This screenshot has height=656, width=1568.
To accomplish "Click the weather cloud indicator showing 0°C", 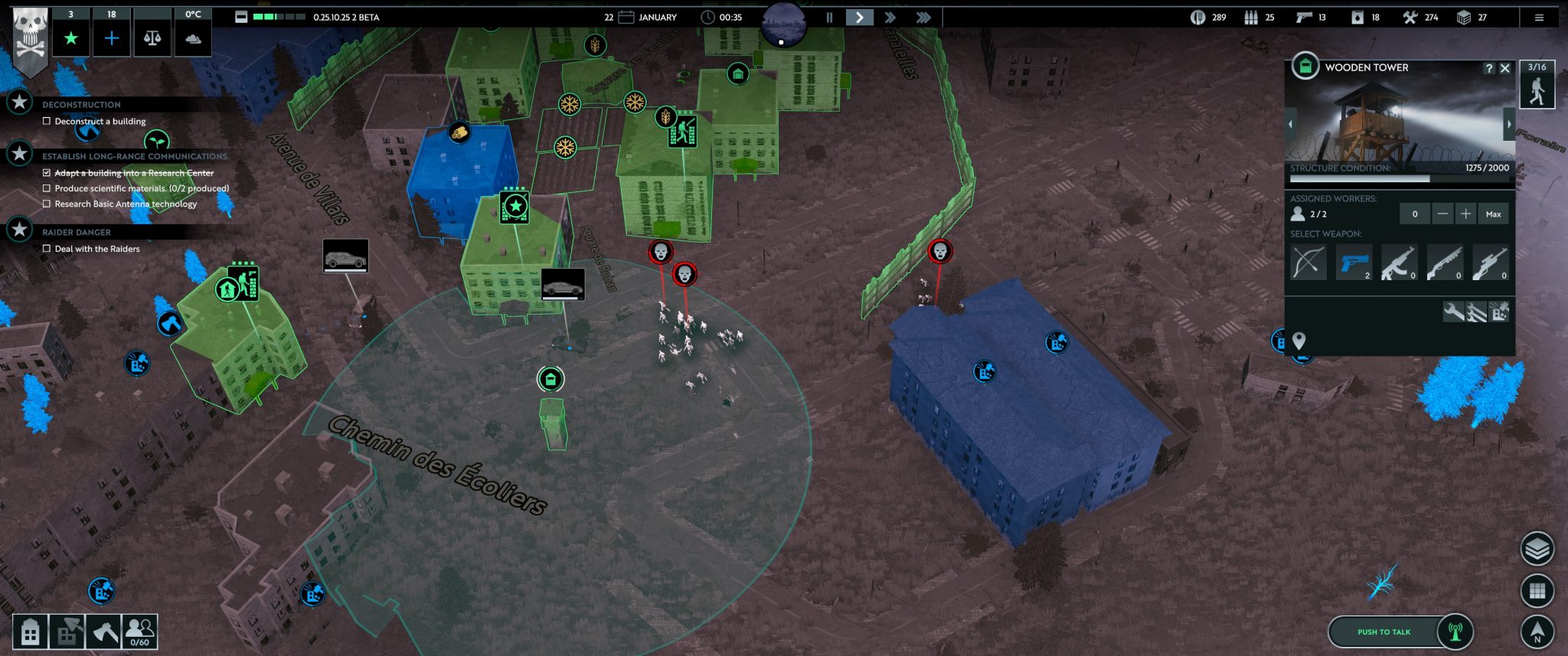I will point(192,29).
